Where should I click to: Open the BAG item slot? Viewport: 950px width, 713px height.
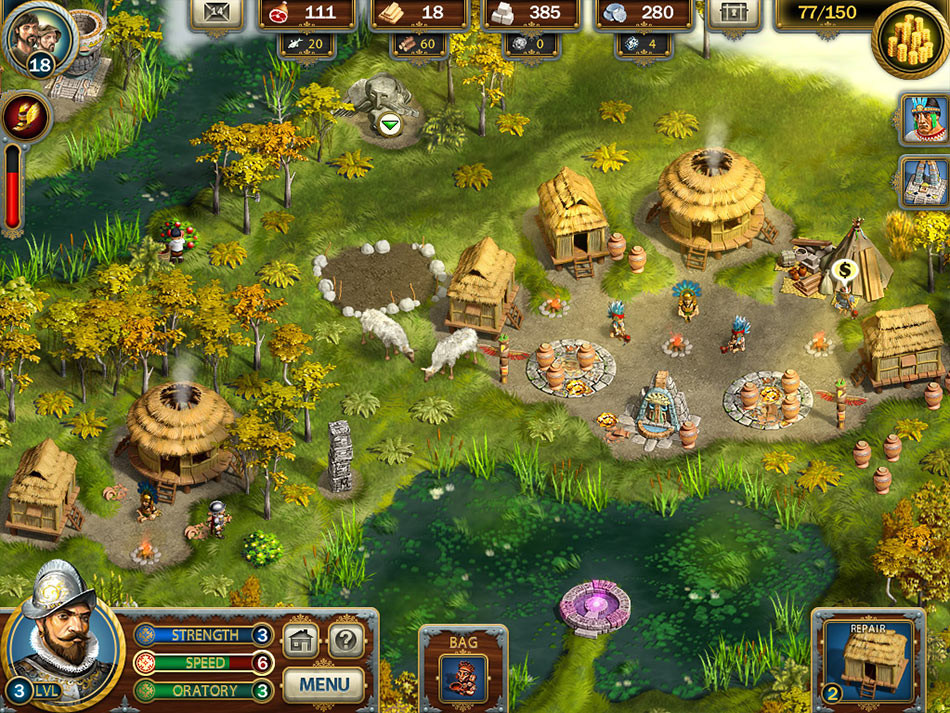pos(463,677)
